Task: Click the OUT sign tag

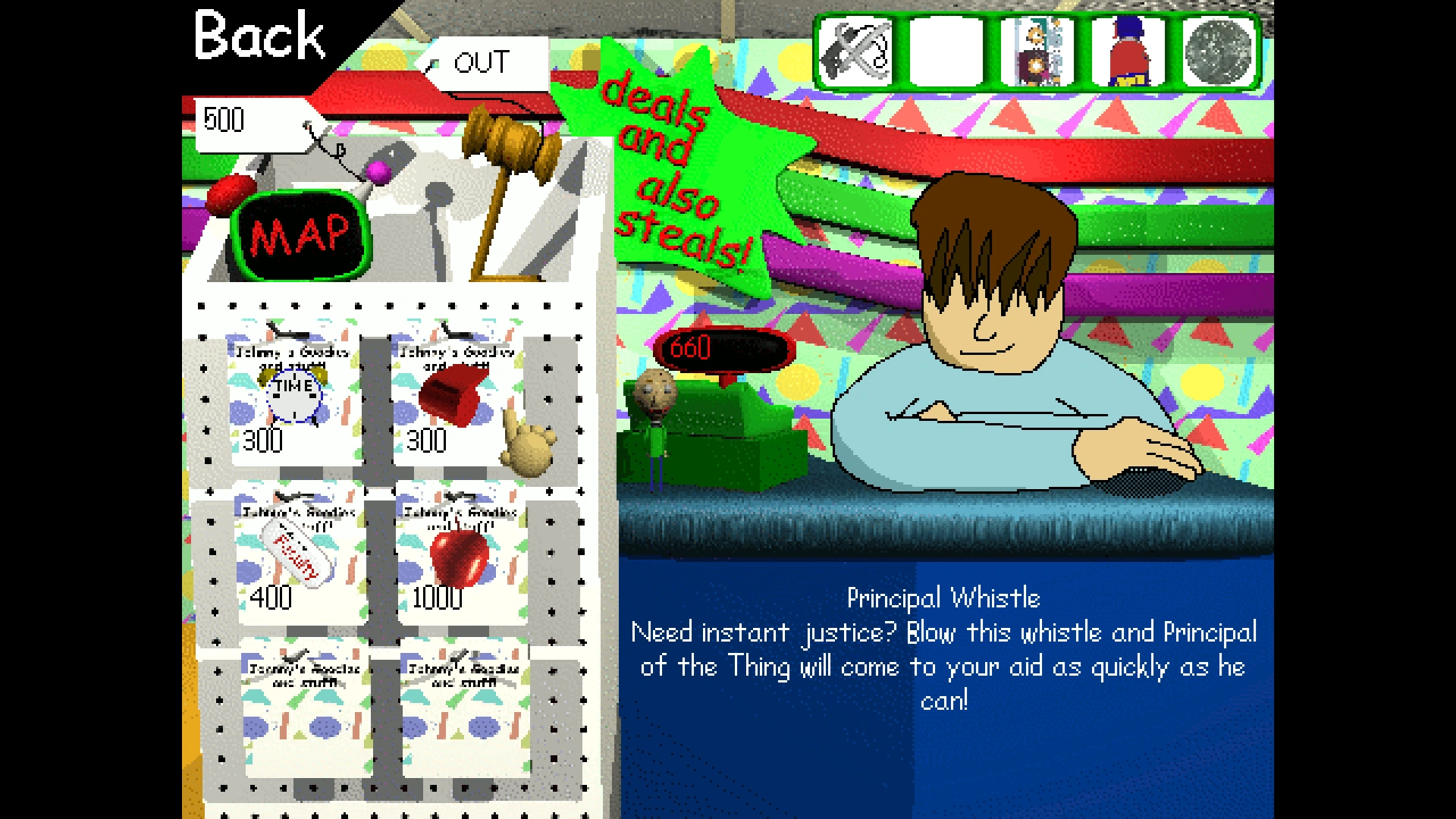Action: coord(483,64)
